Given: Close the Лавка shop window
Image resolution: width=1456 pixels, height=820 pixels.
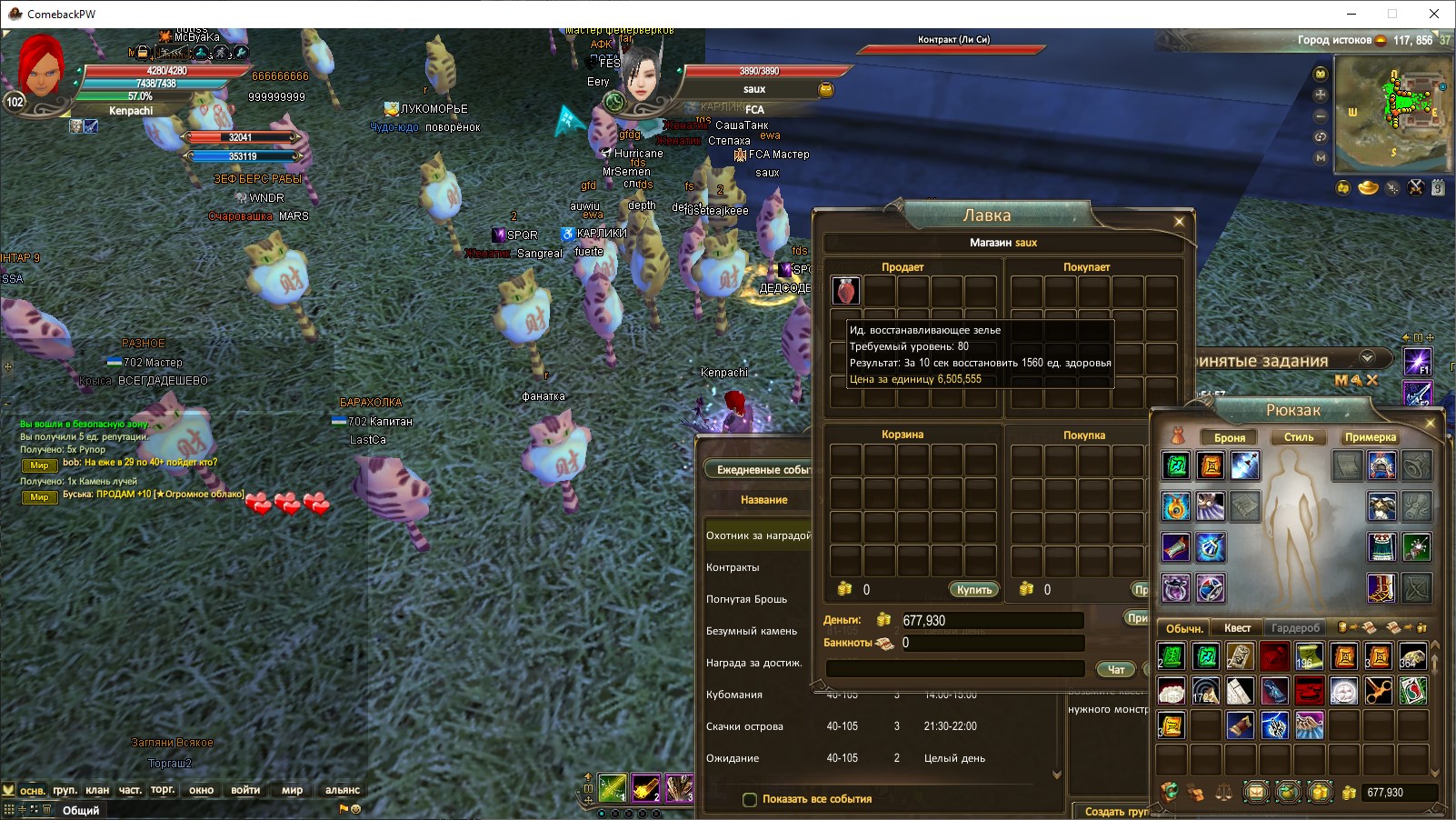Looking at the screenshot, I should 1179,221.
